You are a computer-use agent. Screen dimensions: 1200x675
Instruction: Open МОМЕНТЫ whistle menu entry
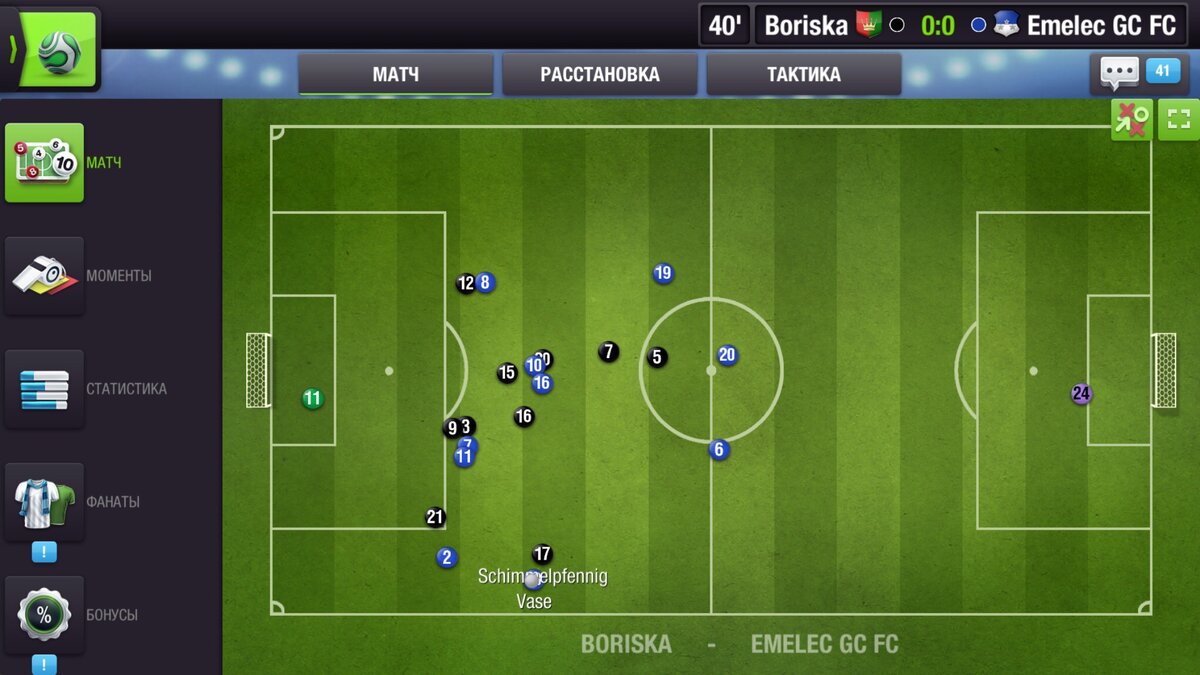point(45,275)
